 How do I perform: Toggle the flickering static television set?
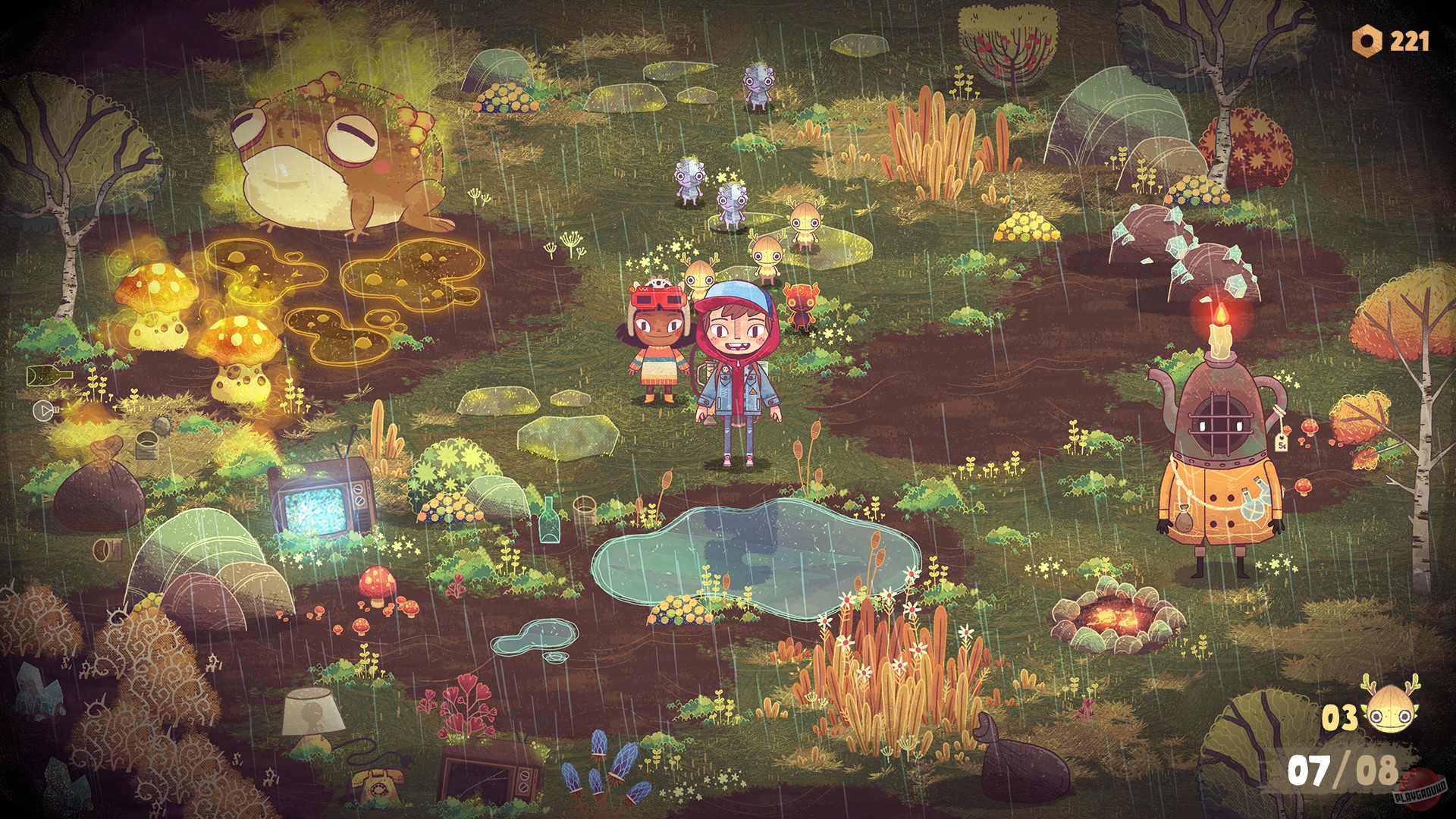pos(318,497)
